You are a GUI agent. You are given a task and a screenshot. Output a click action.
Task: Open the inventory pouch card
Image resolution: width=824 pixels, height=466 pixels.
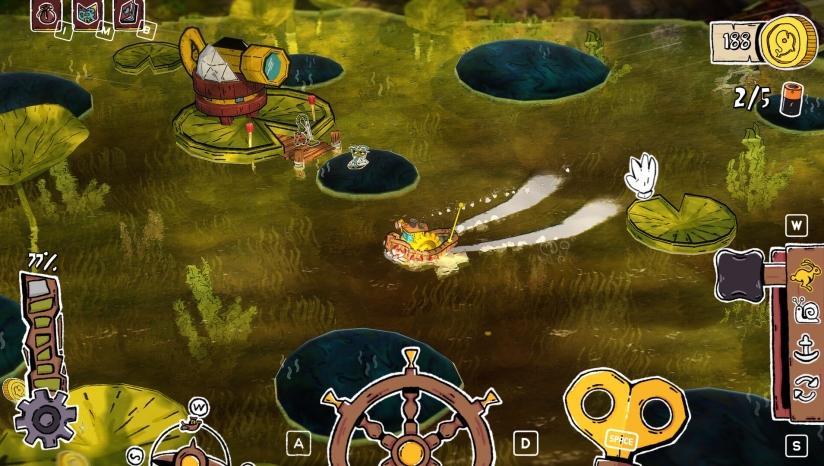point(46,13)
